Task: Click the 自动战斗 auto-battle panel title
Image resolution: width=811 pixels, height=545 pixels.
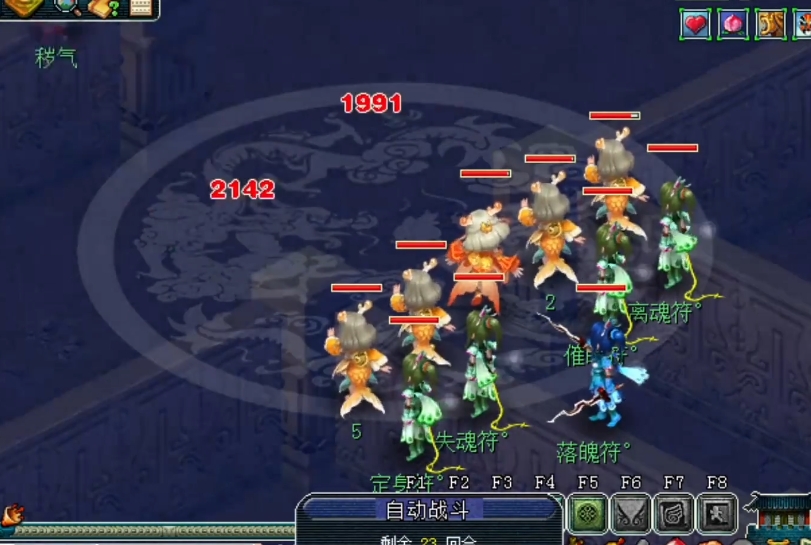Action: 420,511
